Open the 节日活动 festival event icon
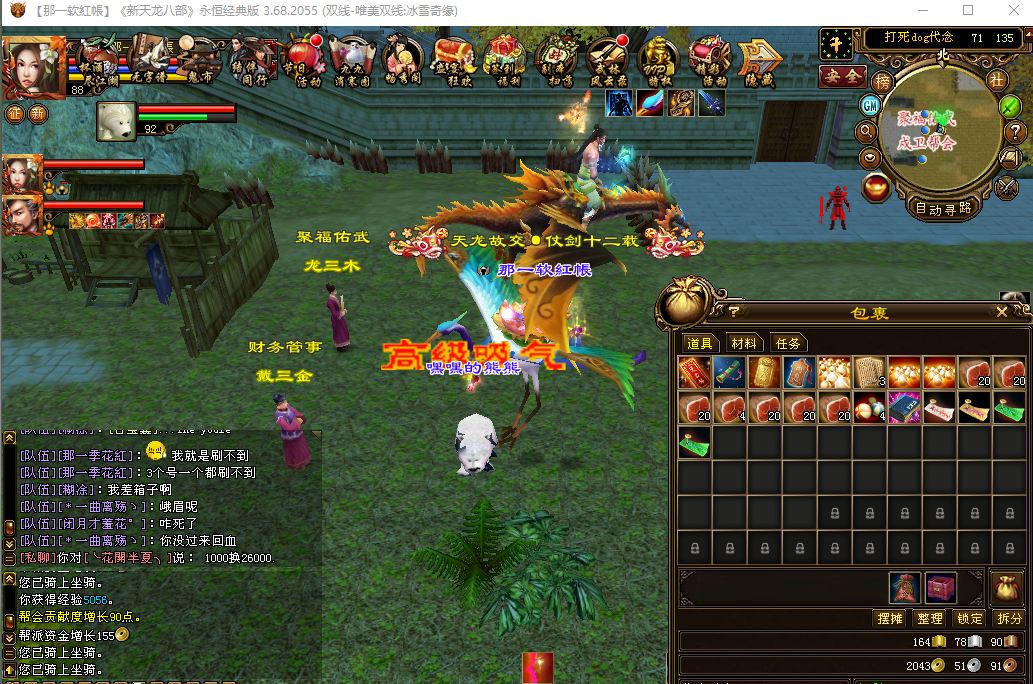Screen dimensions: 1033x684 click(303, 62)
